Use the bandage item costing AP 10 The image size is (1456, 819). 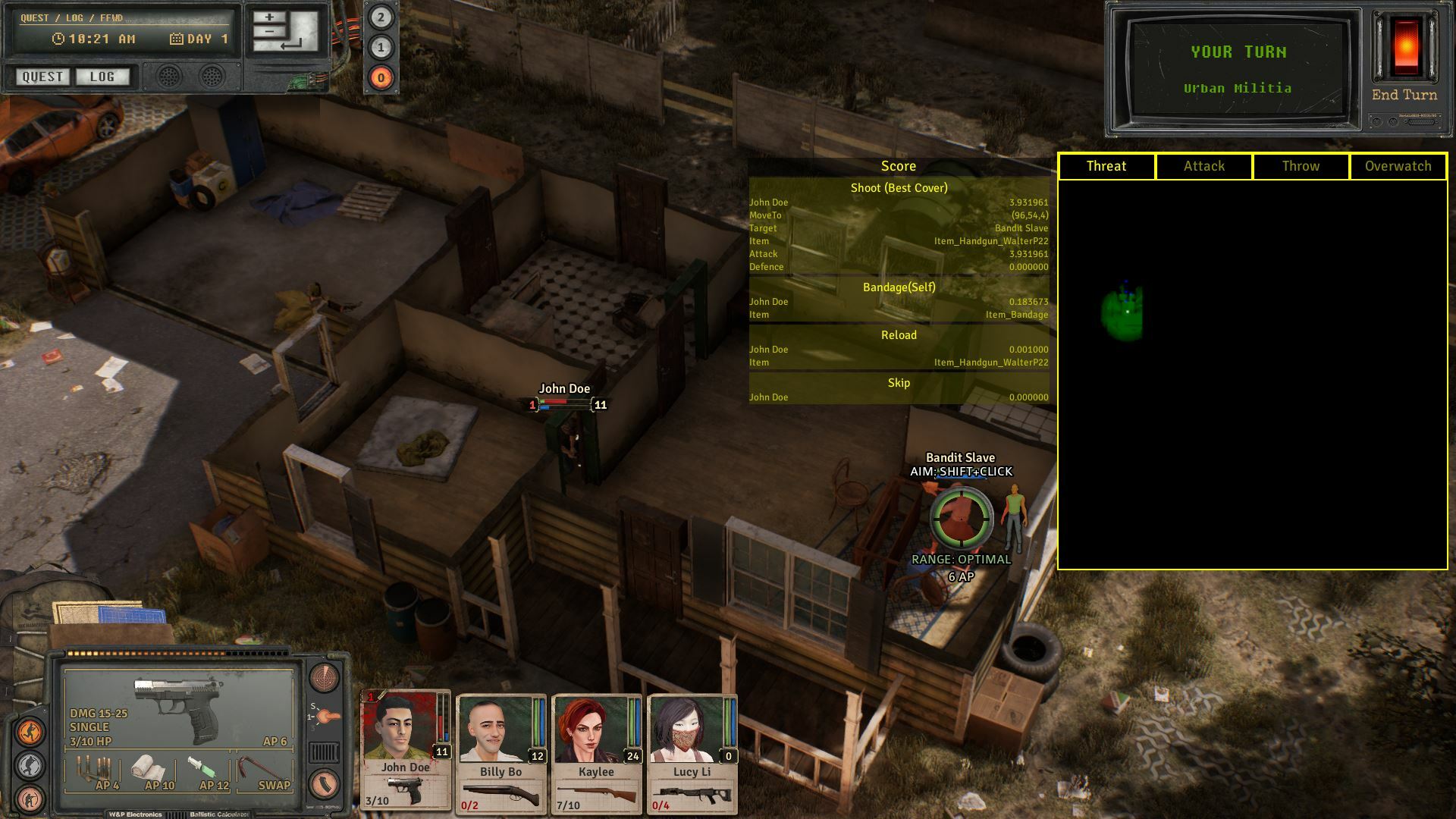coord(149,768)
